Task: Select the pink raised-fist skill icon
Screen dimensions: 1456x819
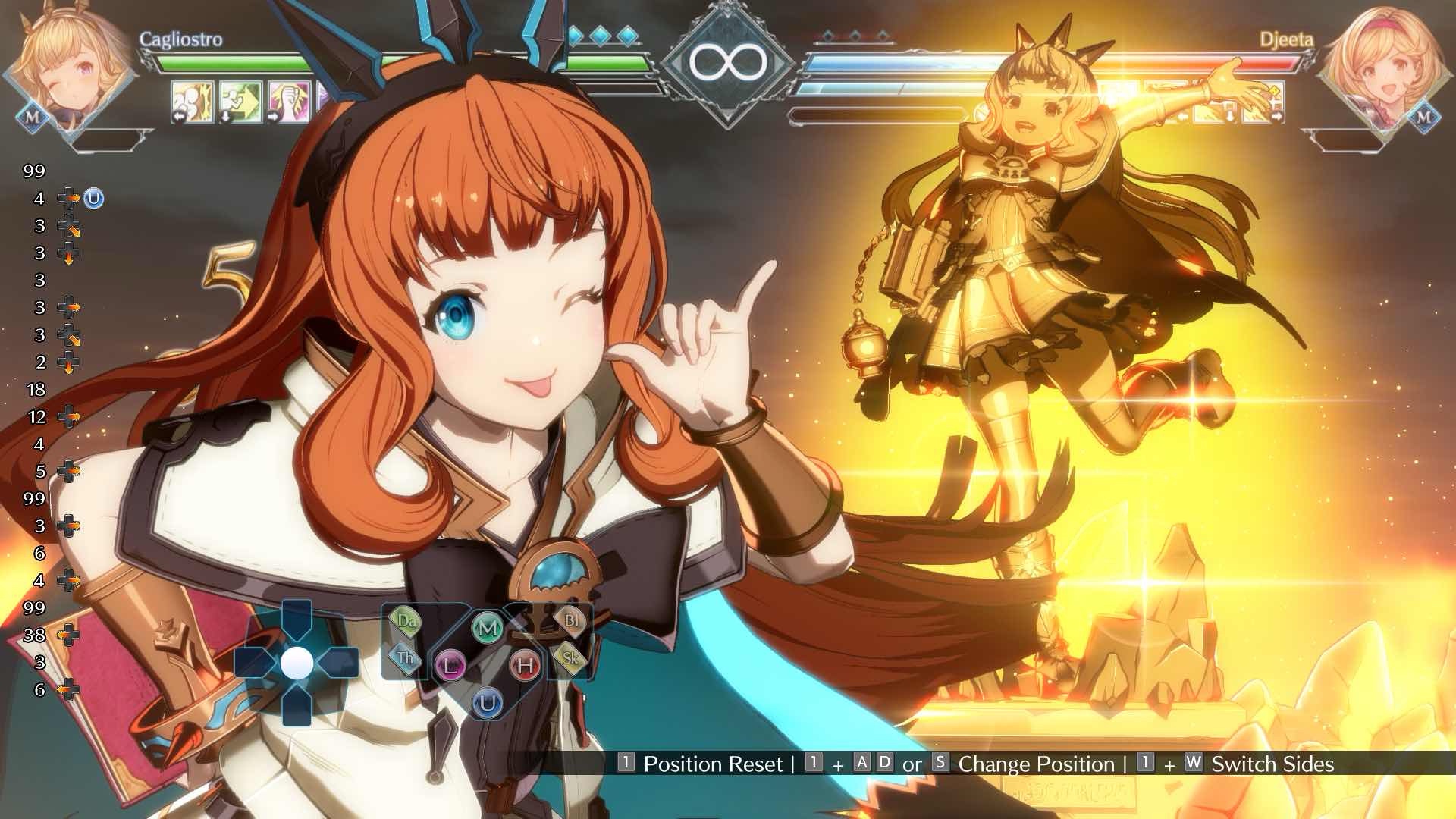Action: tap(289, 101)
